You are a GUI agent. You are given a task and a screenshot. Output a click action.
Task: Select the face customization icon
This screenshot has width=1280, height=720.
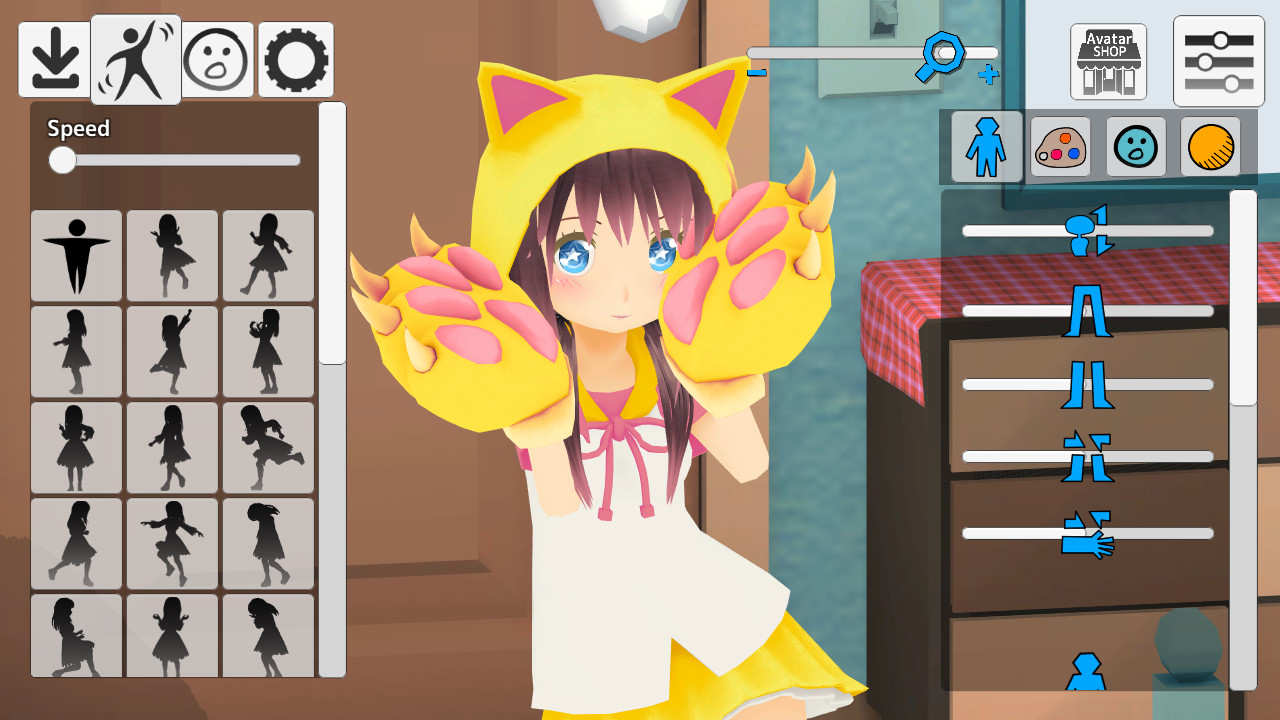(1135, 146)
